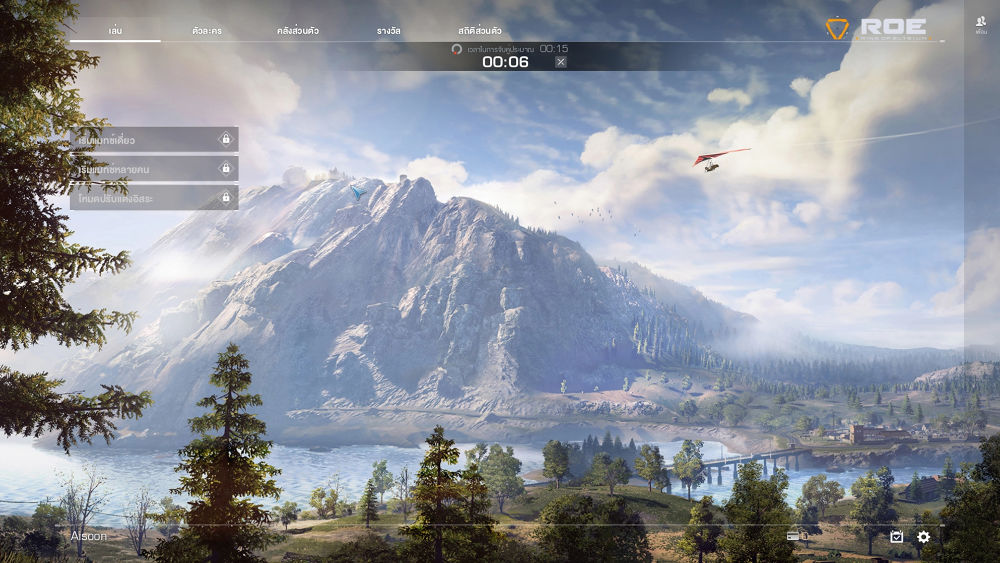The image size is (1000, 563).
Task: Cancel matchmaking with the X button
Action: click(561, 62)
